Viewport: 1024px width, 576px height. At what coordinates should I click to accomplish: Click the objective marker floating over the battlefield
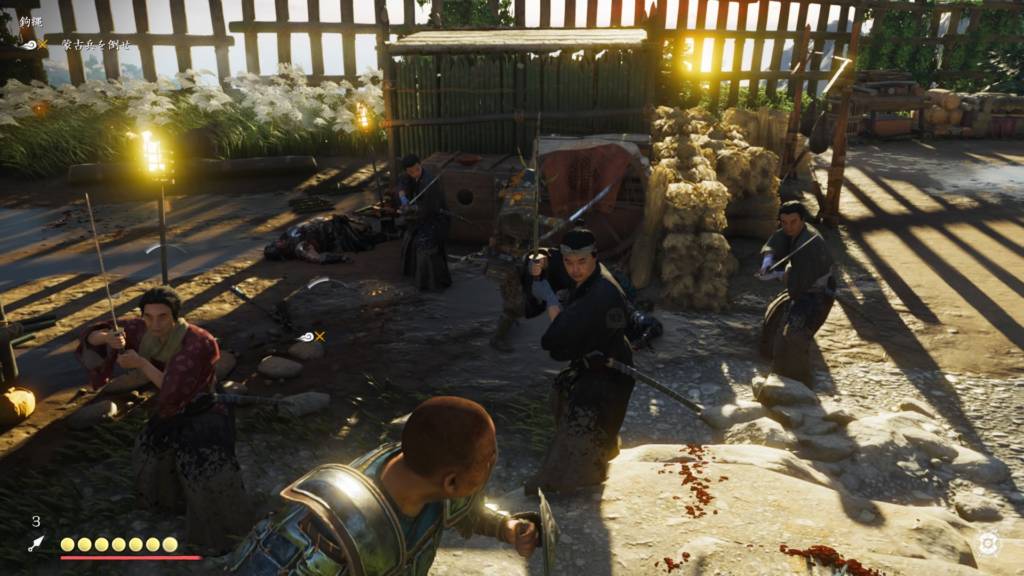click(310, 337)
